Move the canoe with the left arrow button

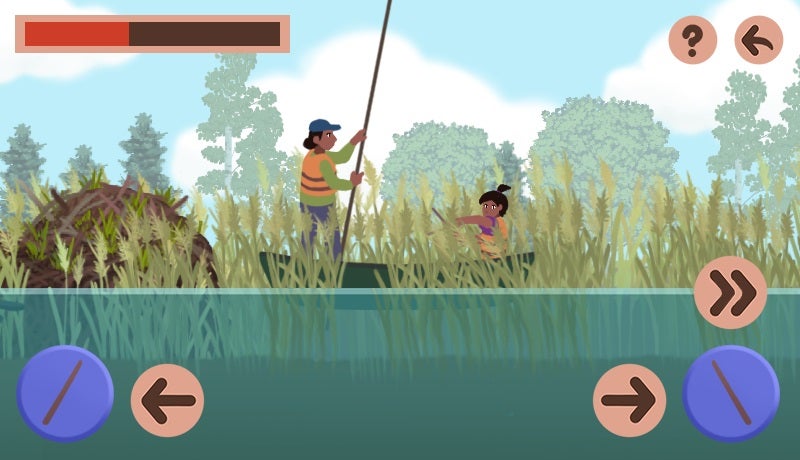(x=167, y=401)
